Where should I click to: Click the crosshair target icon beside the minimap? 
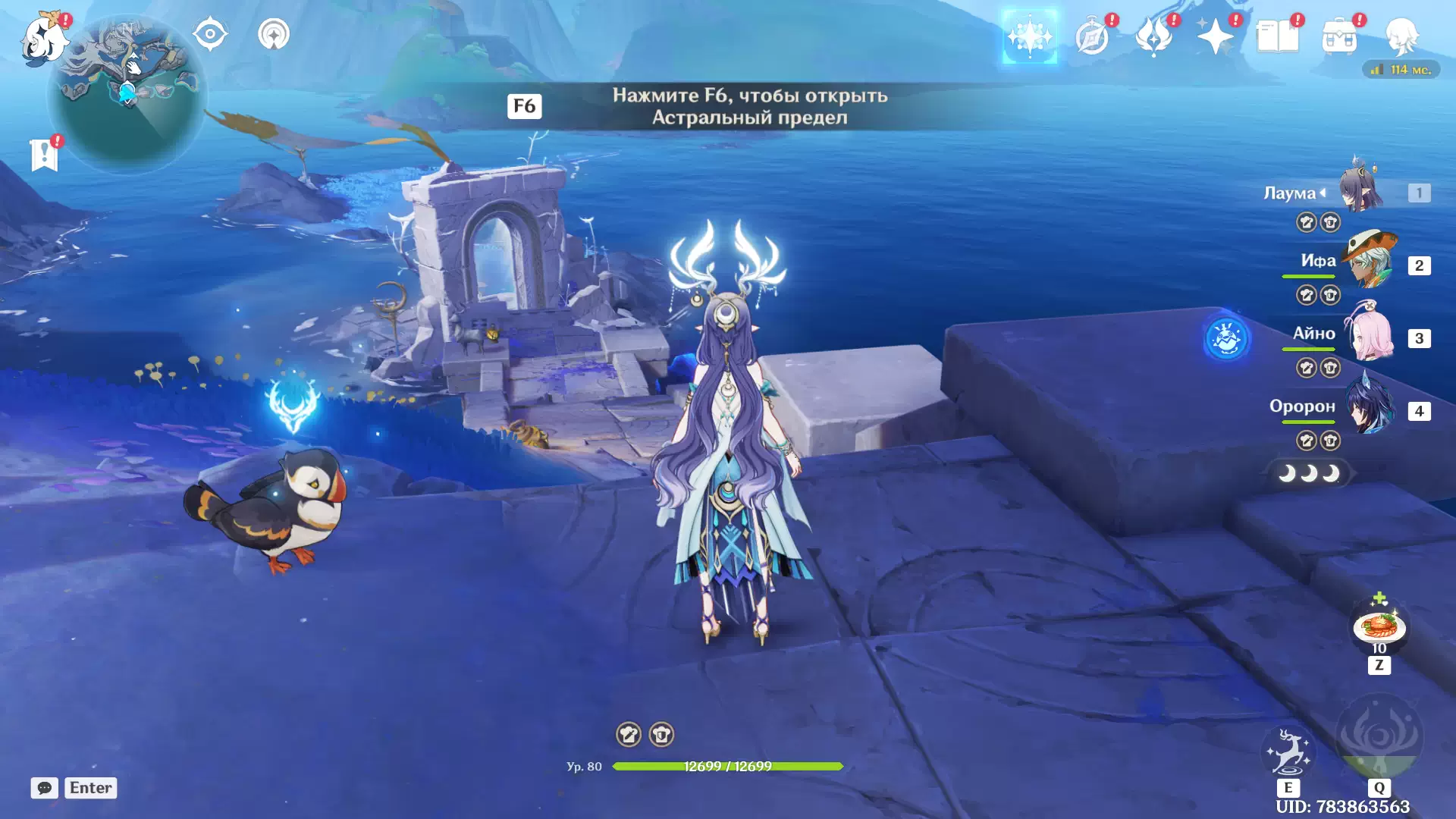click(210, 34)
